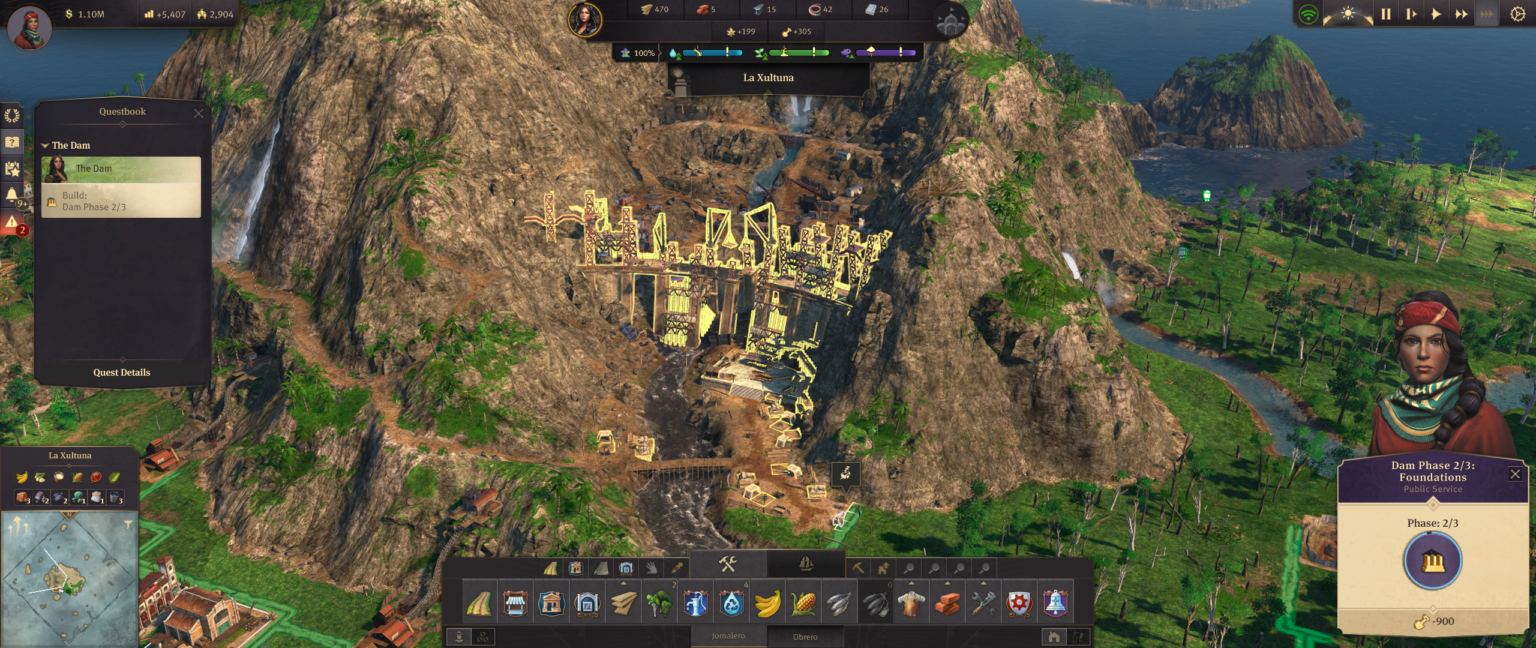The image size is (1536, 648).
Task: Select The Dam quest entry
Action: click(x=121, y=169)
